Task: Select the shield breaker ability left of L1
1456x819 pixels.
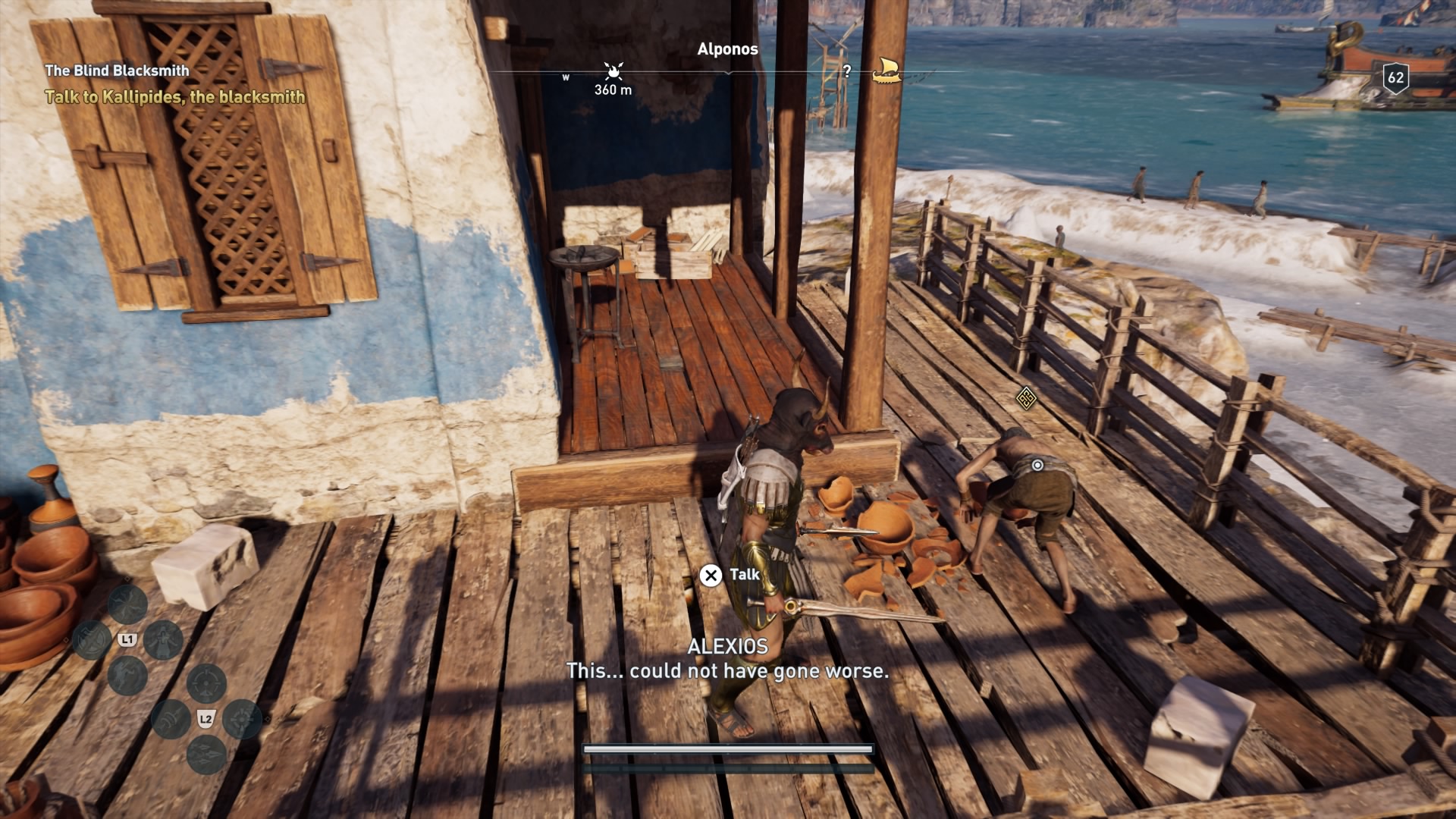Action: pyautogui.click(x=92, y=639)
